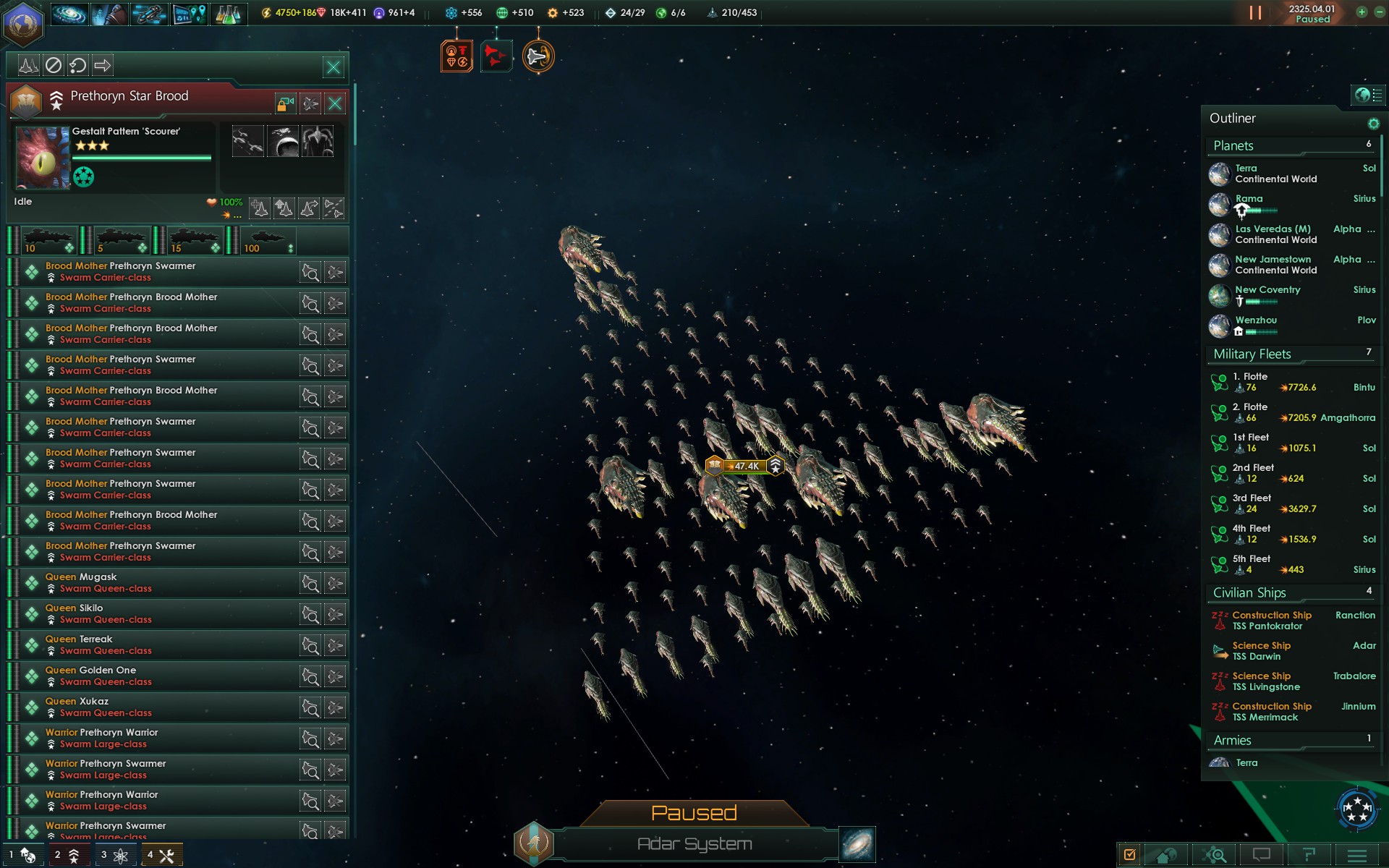Open the Outliner settings gear
The width and height of the screenshot is (1389, 868).
coord(1373,124)
